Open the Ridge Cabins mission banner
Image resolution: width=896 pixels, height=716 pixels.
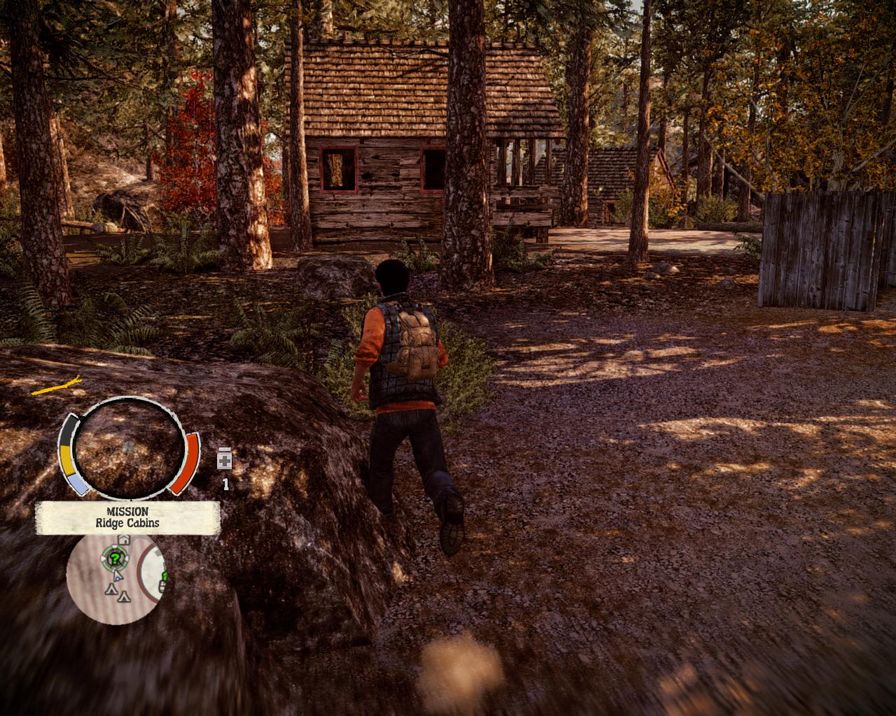(127, 517)
